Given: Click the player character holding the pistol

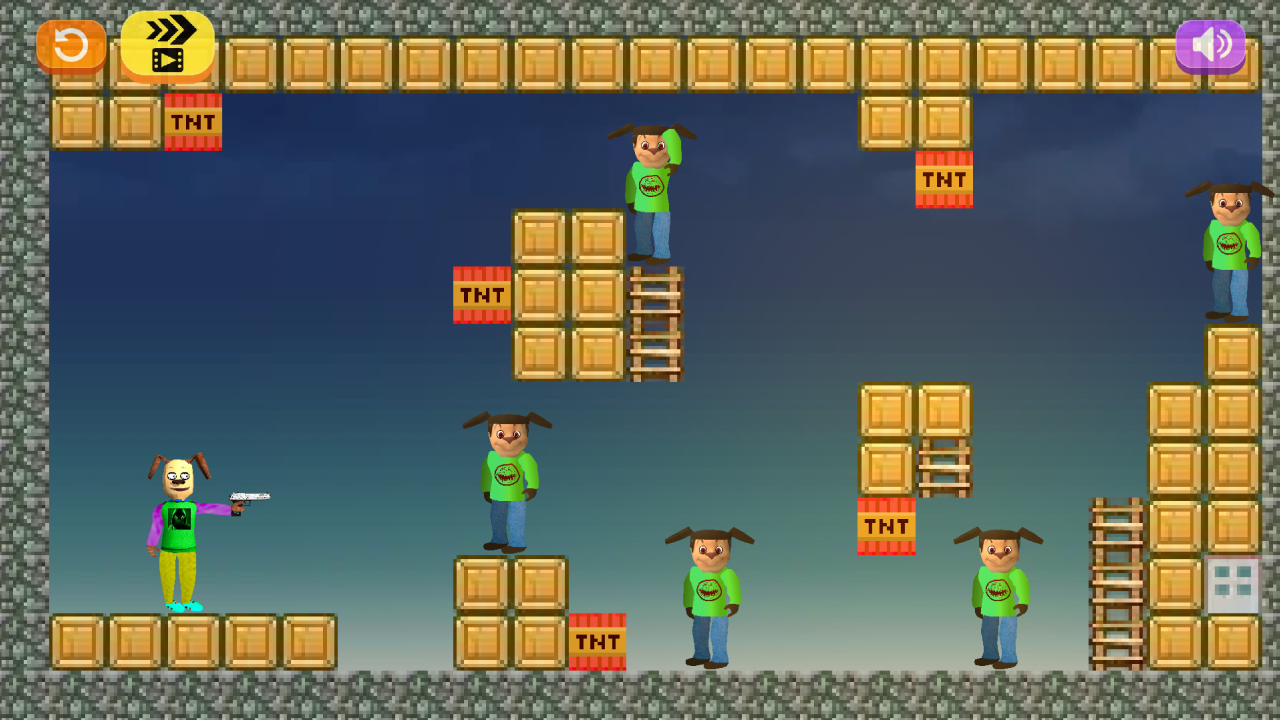Looking at the screenshot, I should [180, 530].
